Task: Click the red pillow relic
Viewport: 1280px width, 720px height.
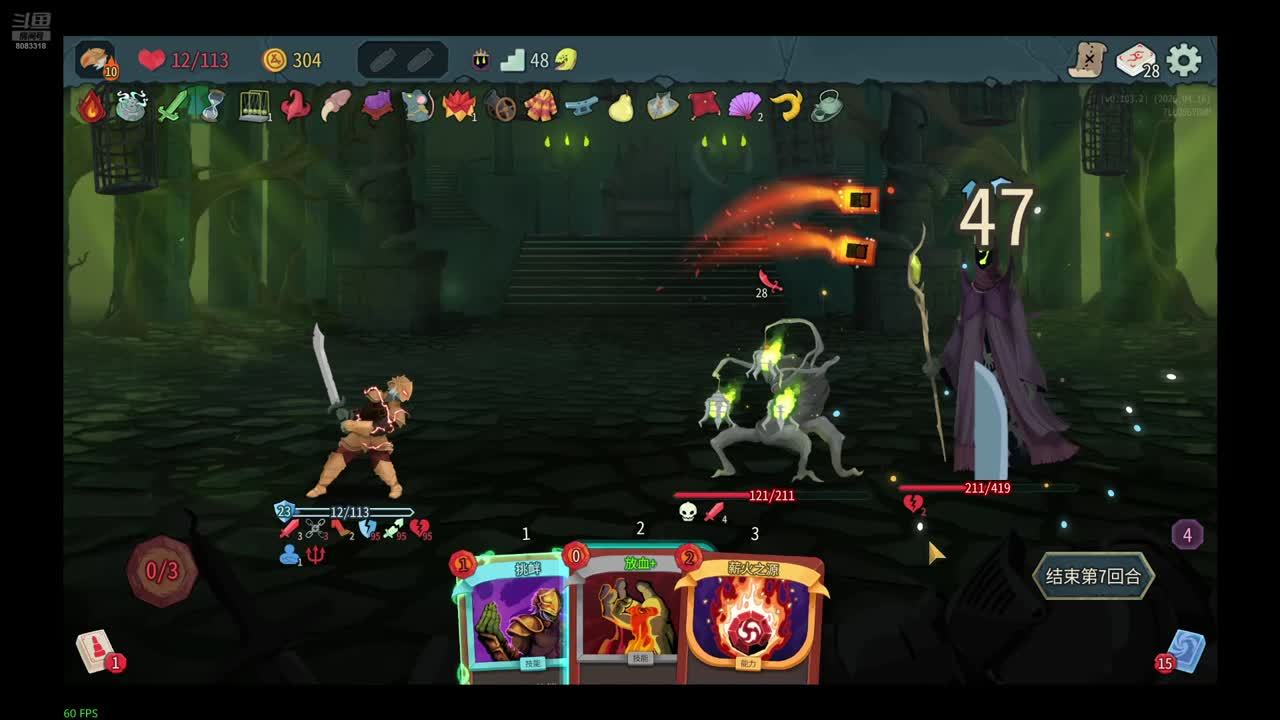Action: [704, 106]
